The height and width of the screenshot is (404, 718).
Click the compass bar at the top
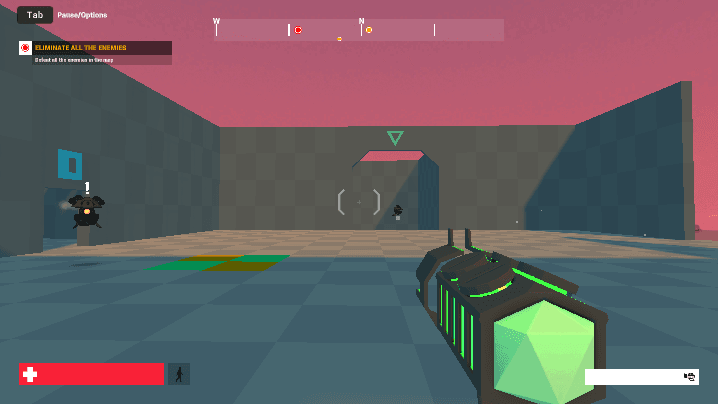pos(360,30)
